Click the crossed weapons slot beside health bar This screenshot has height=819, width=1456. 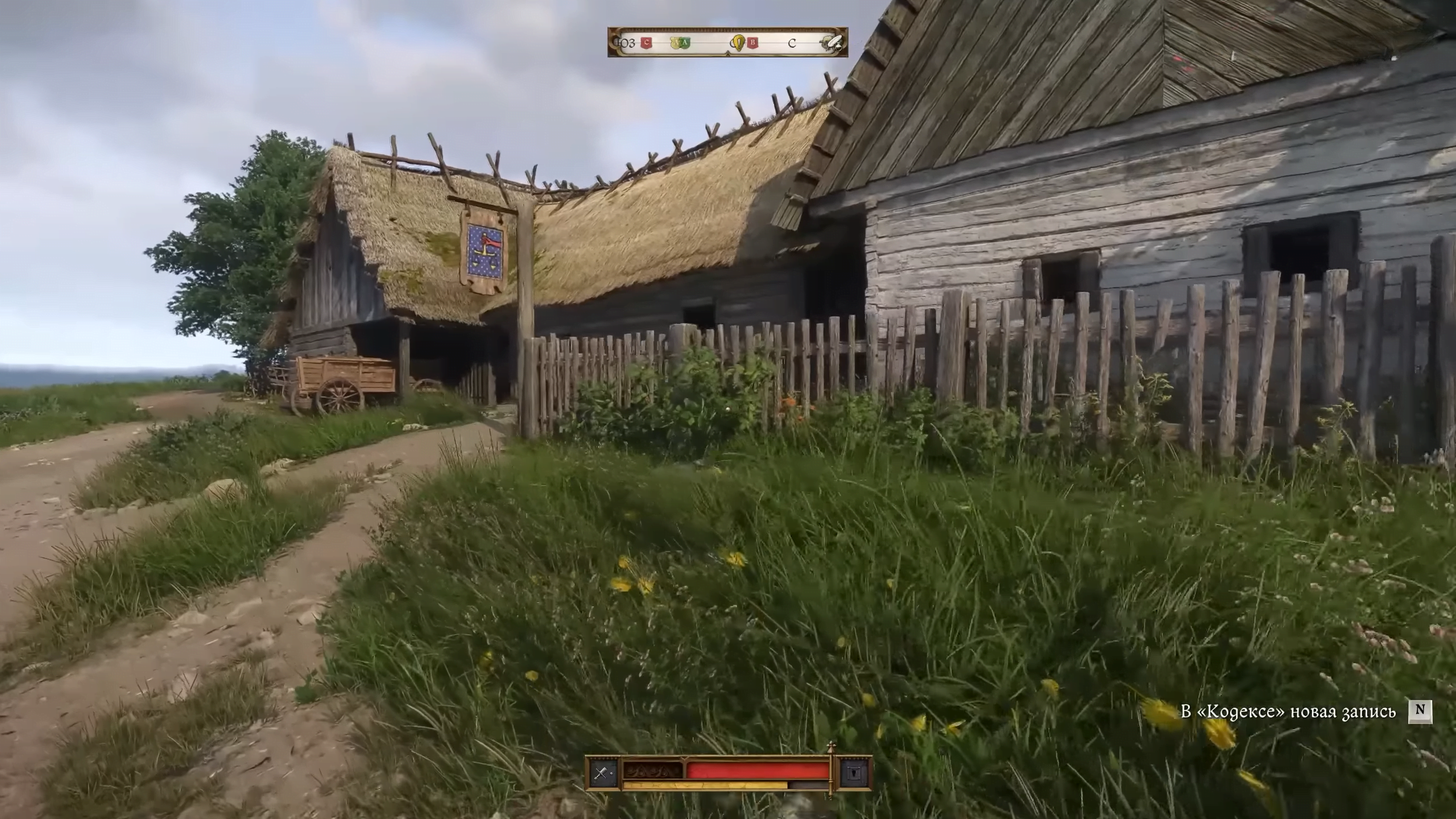pos(602,772)
